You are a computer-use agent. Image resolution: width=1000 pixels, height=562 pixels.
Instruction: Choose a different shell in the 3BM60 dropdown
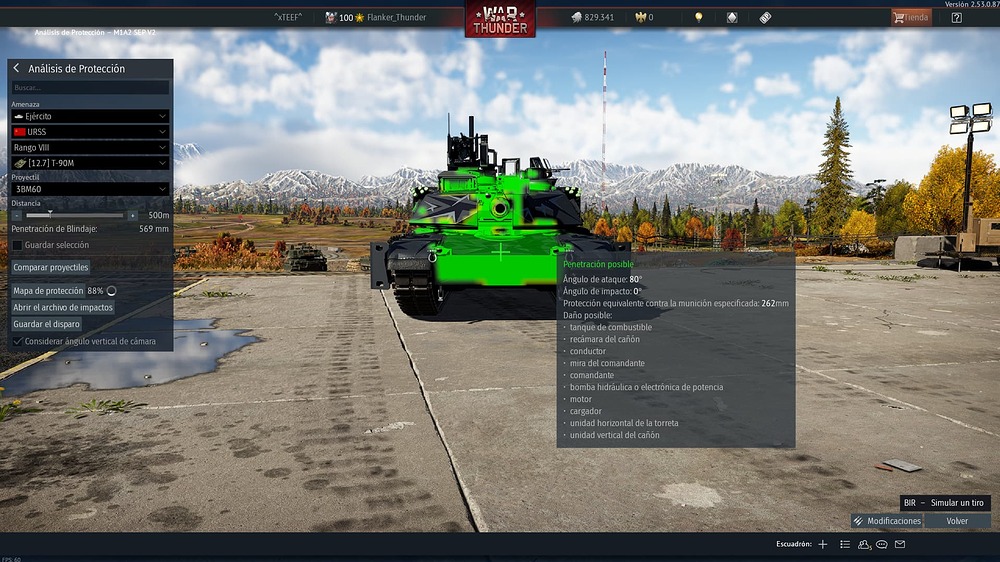coord(90,189)
